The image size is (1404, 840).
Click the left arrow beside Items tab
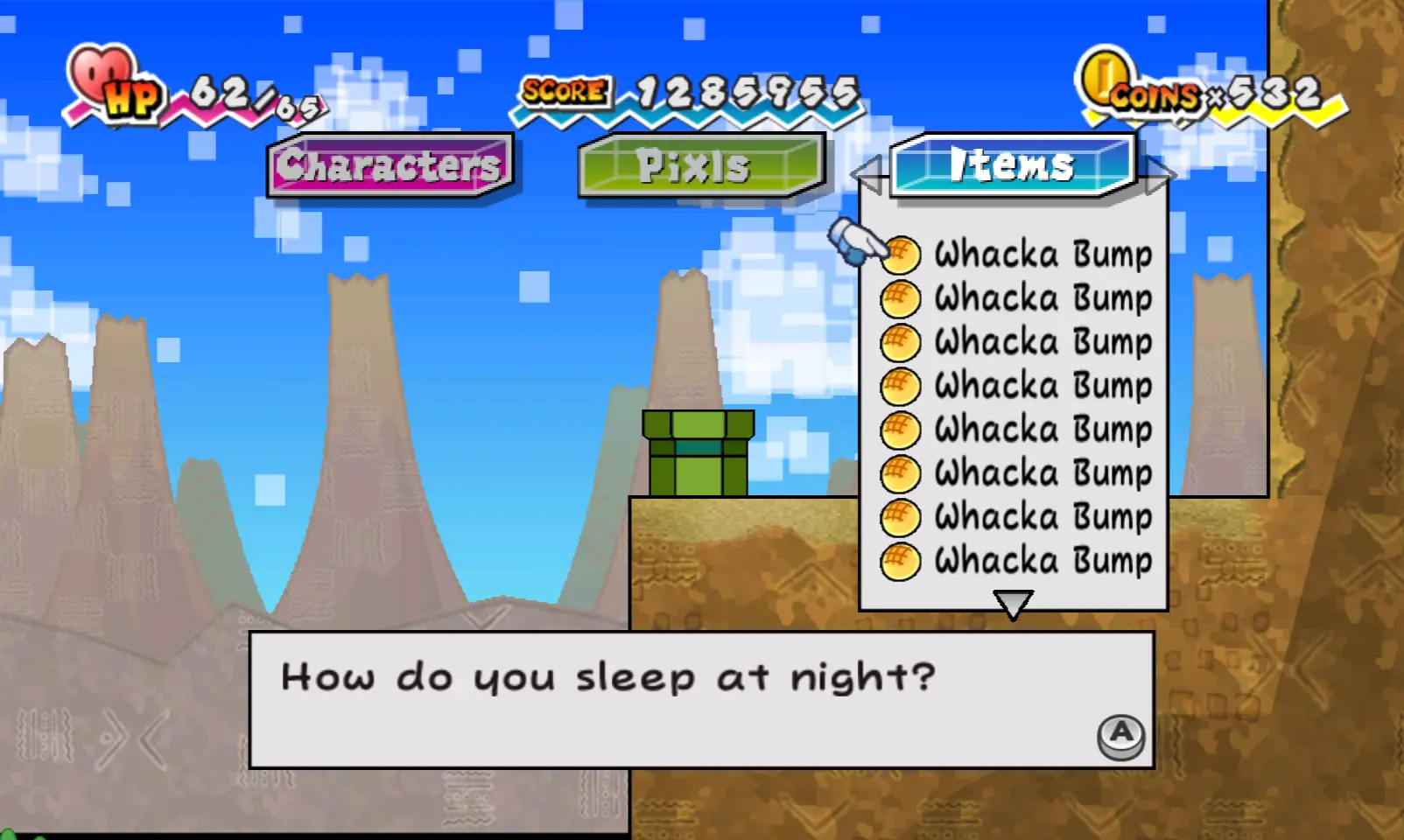[868, 174]
